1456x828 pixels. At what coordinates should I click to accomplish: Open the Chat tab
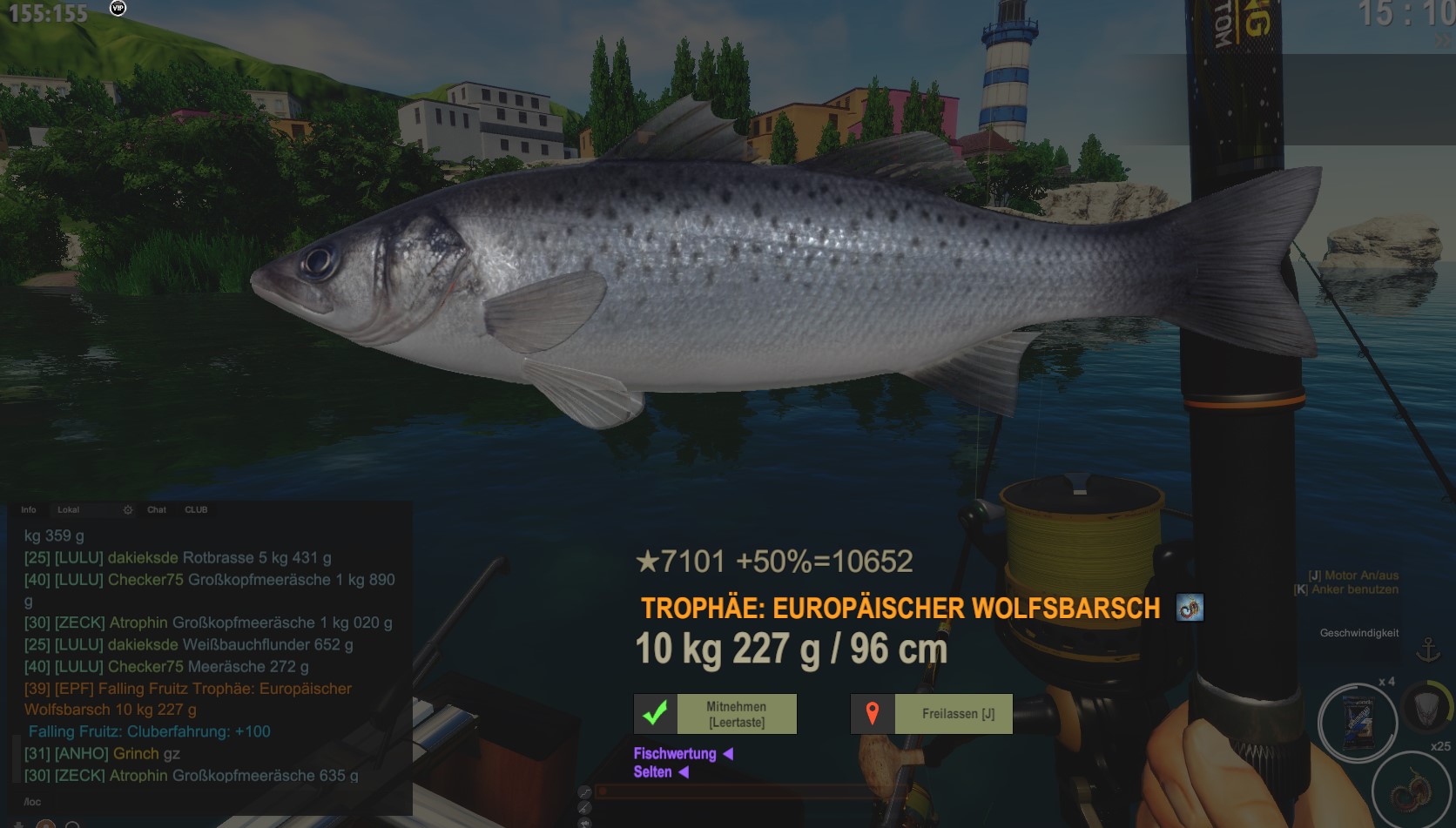tap(157, 510)
